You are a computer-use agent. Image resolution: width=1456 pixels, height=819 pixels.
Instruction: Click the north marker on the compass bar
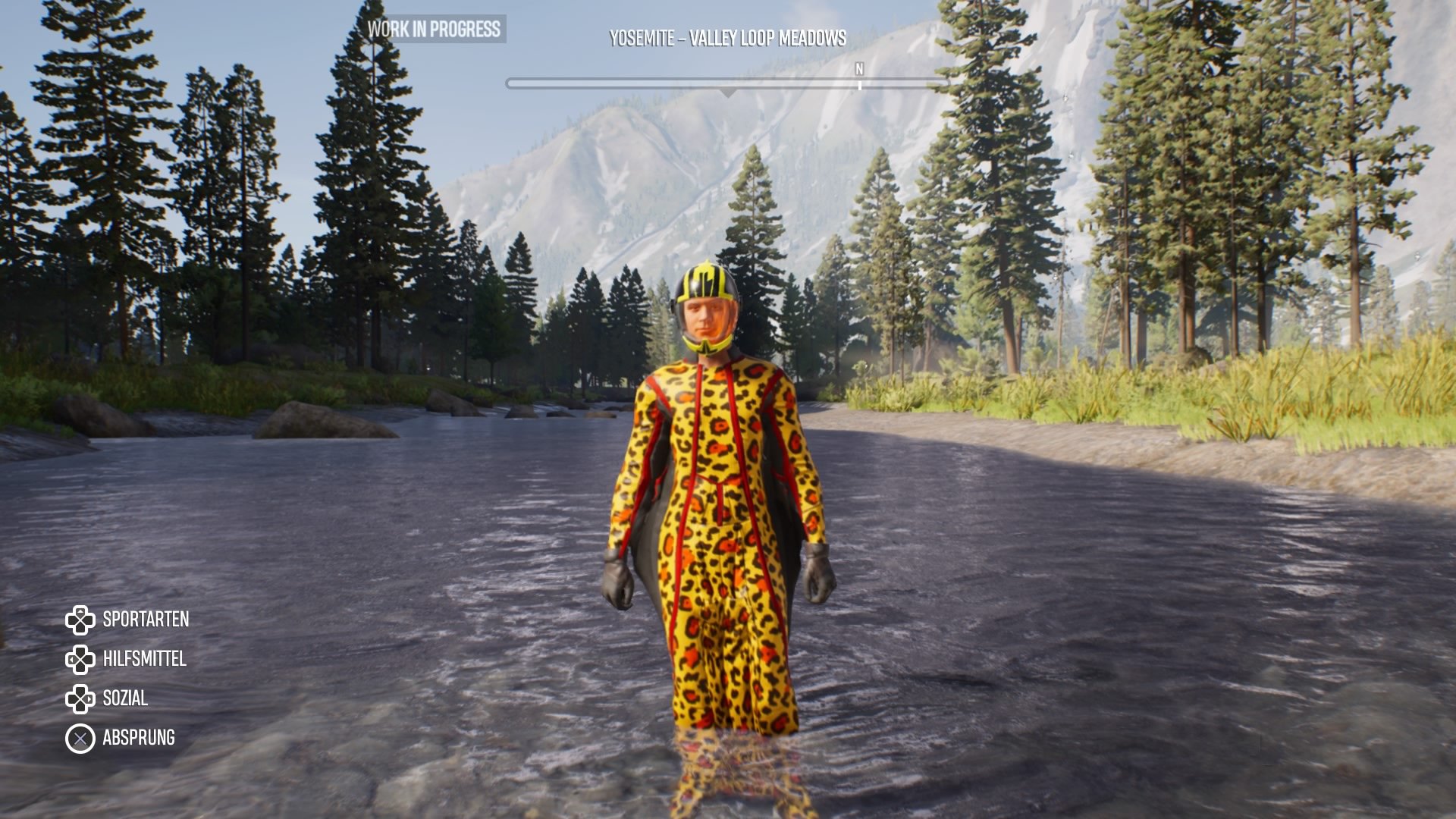[x=859, y=71]
